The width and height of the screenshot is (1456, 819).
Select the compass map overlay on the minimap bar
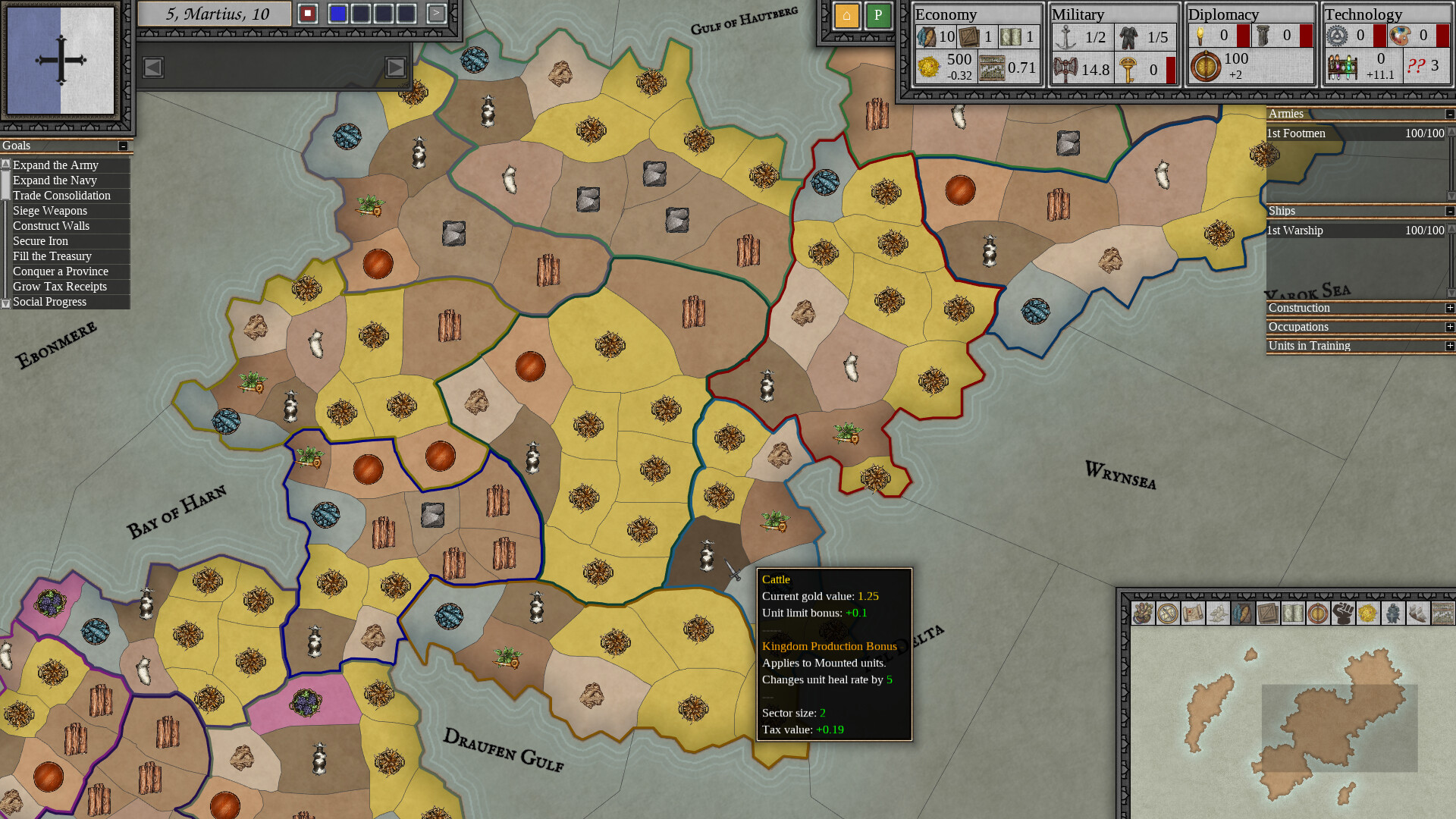point(1166,614)
